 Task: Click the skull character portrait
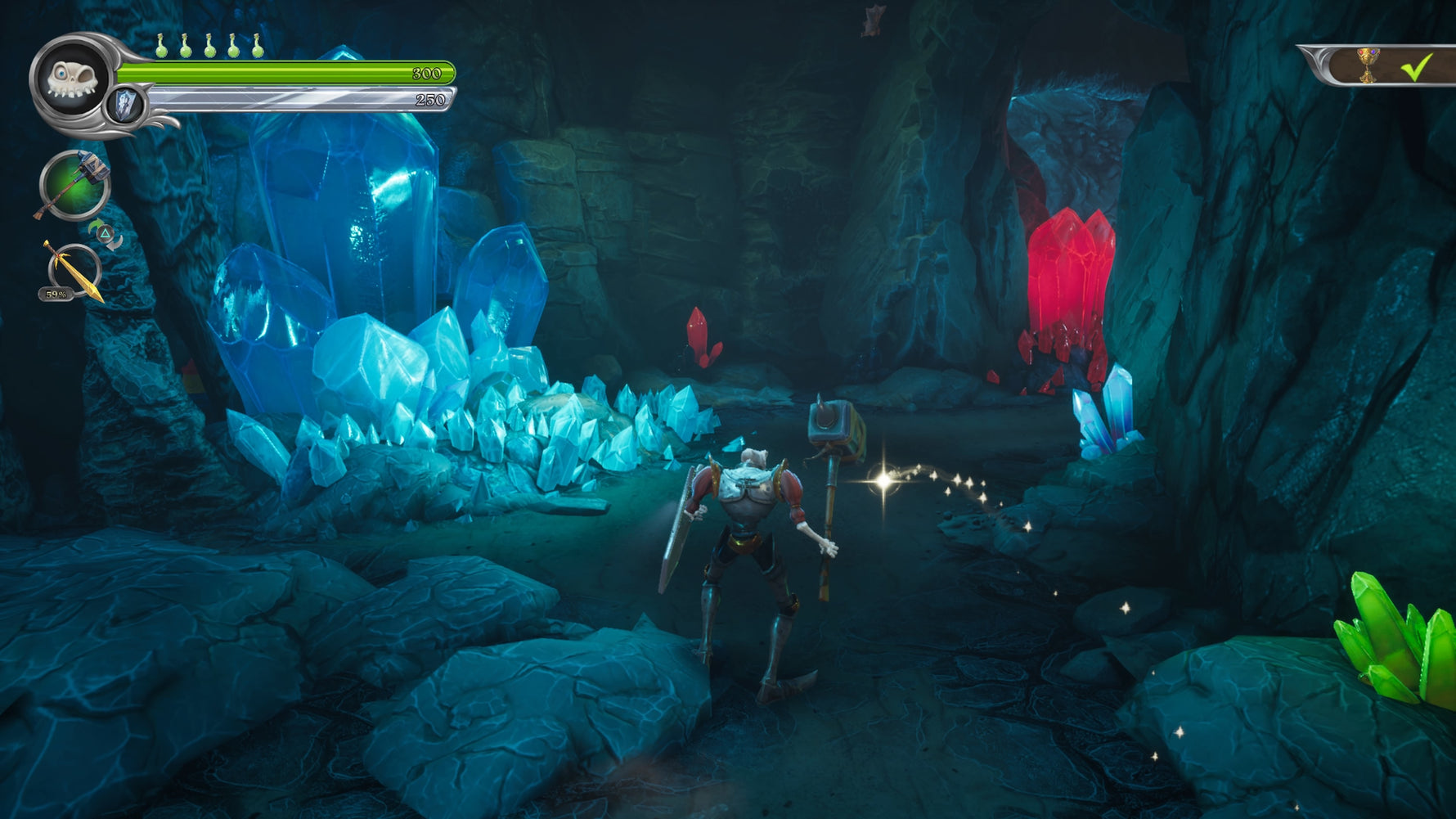72,79
